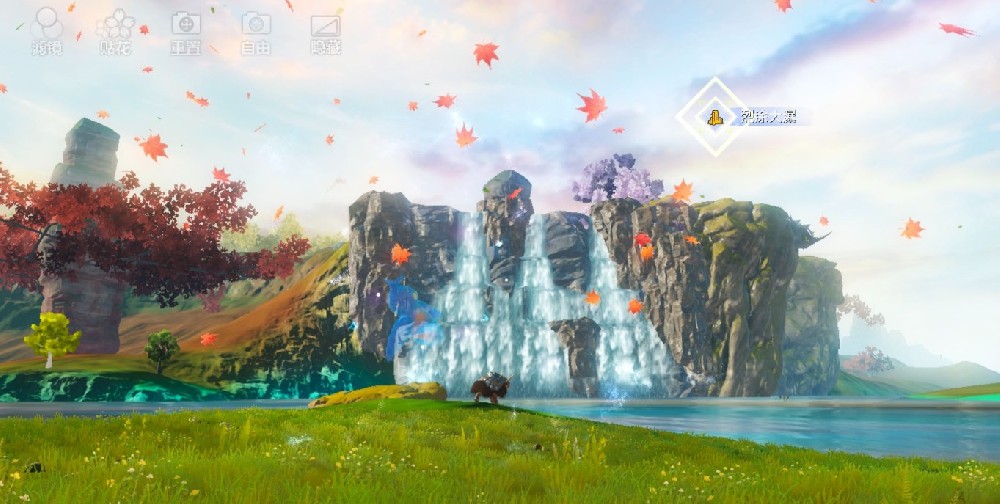Screen dimensions: 1000x504
Task: Click the 重置 camera reset button
Action: [185, 30]
